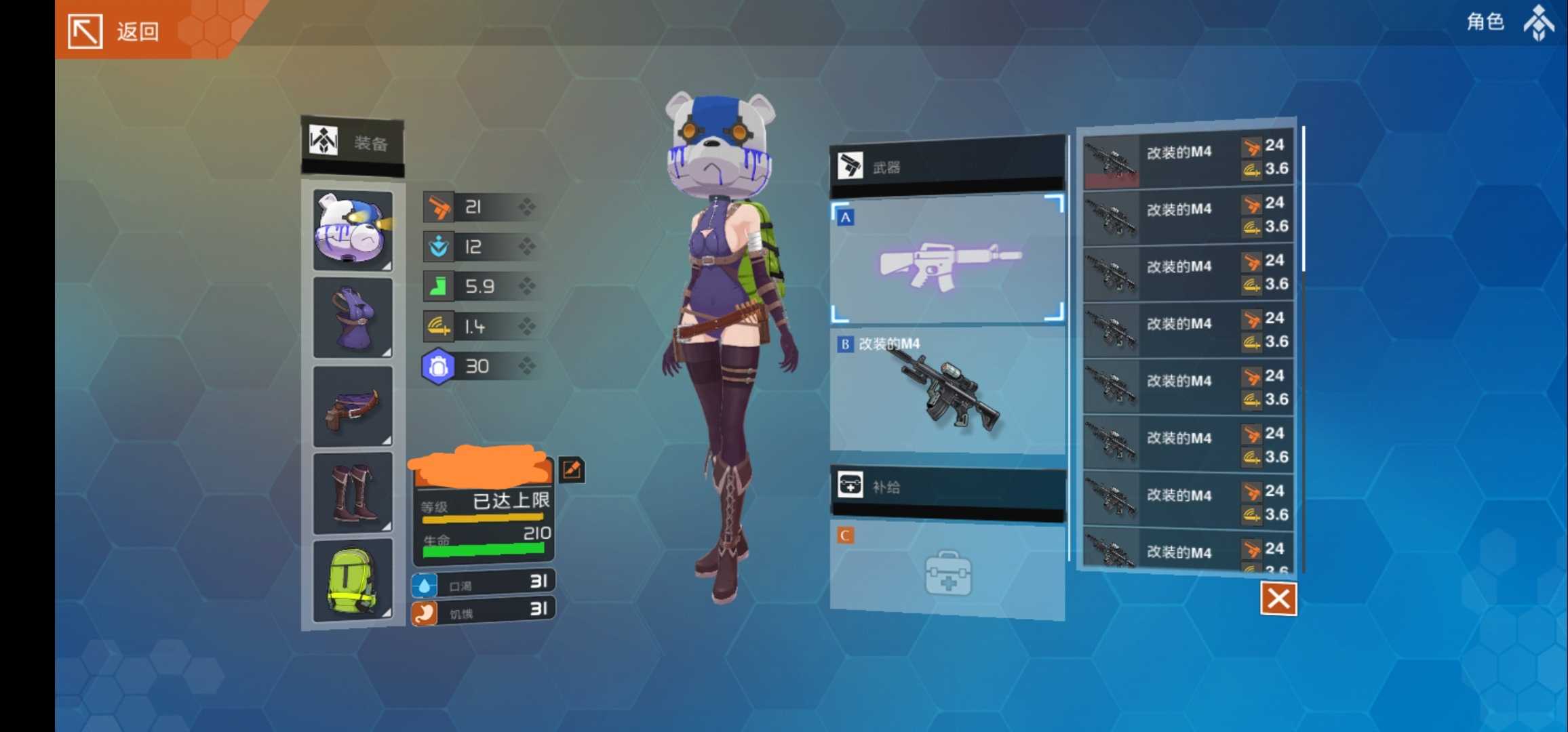
Task: Select the purple bodysuit armor slot
Action: (x=353, y=317)
